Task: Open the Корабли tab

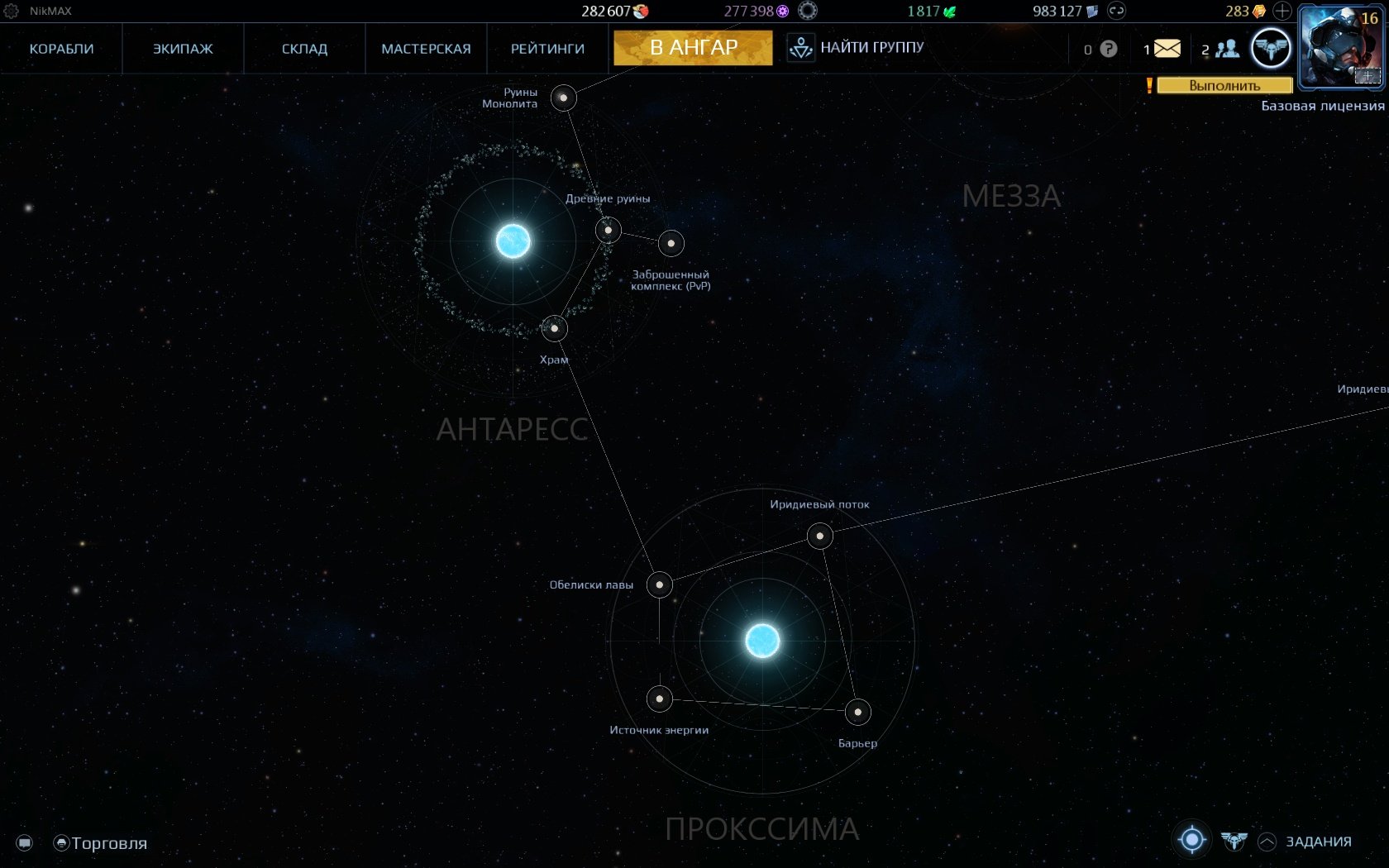Action: [61, 49]
